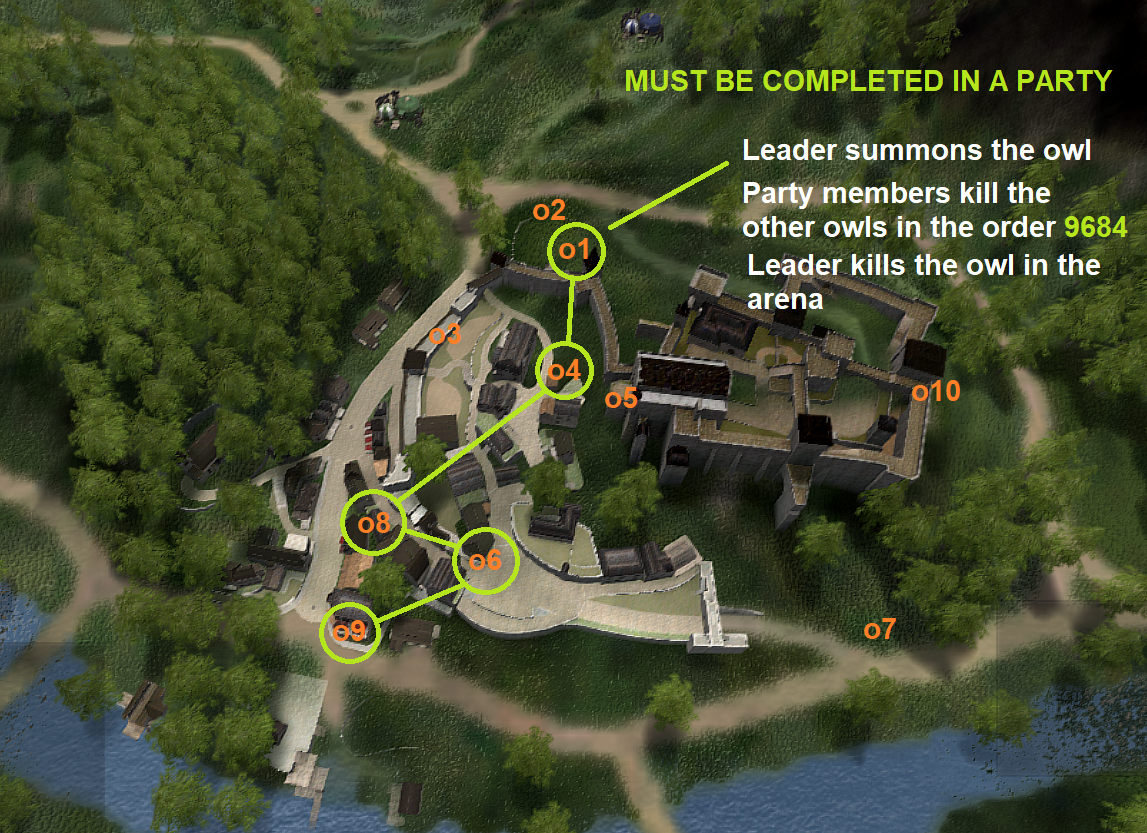Select the circled o4 owl marker
Image resolution: width=1147 pixels, height=833 pixels.
[564, 371]
